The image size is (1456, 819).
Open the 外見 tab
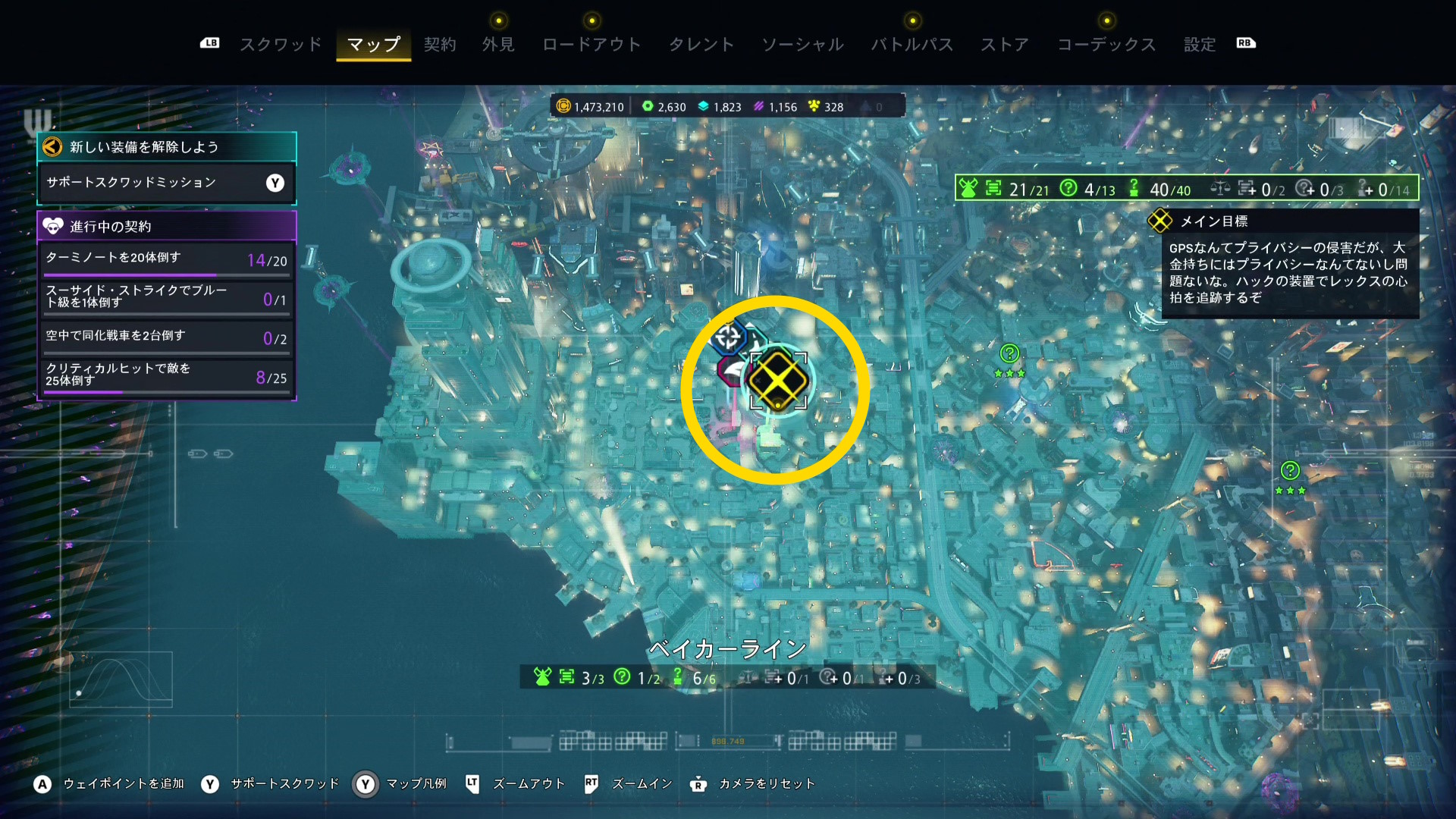(498, 44)
